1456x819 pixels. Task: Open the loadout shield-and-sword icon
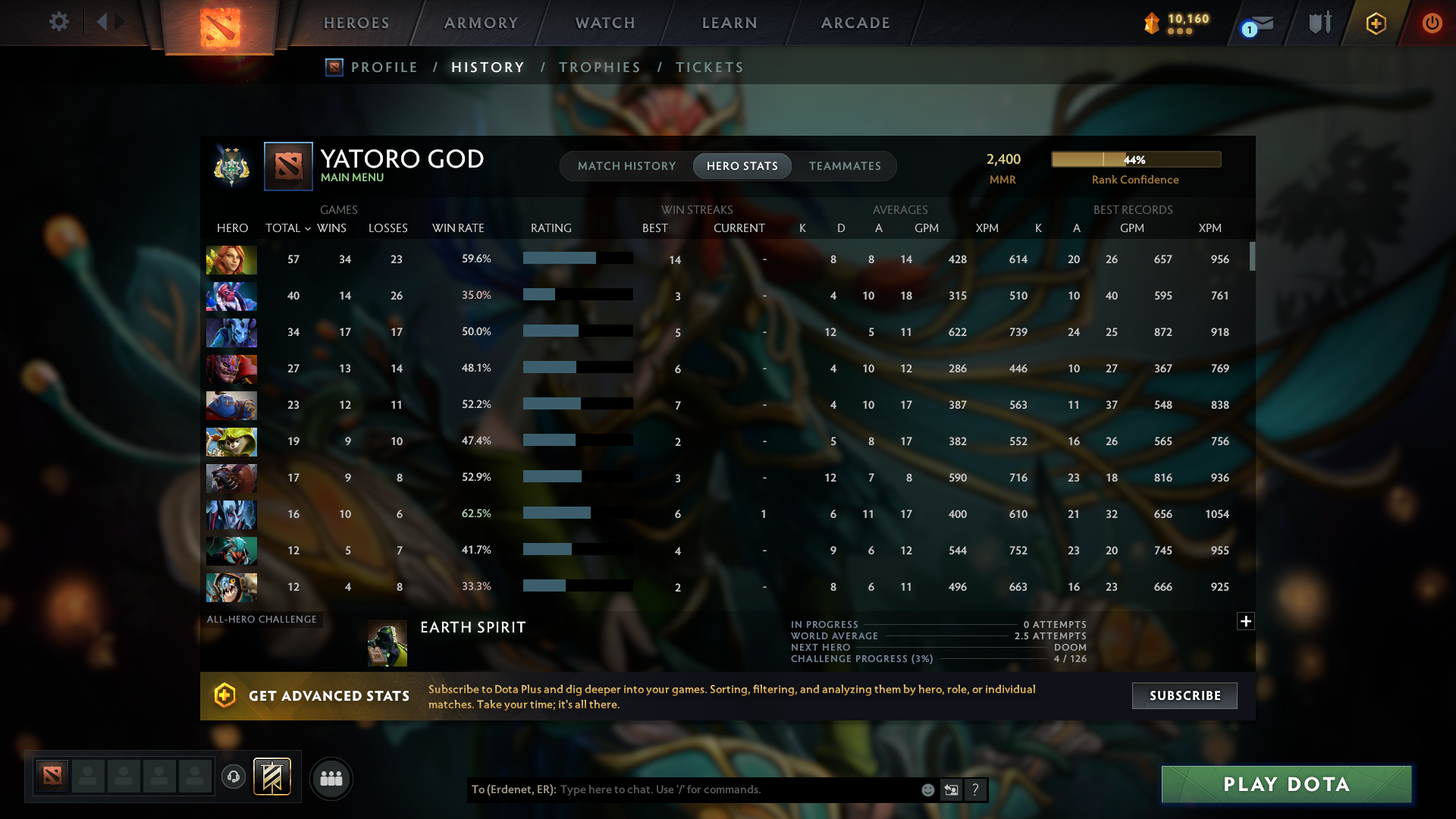[1319, 23]
